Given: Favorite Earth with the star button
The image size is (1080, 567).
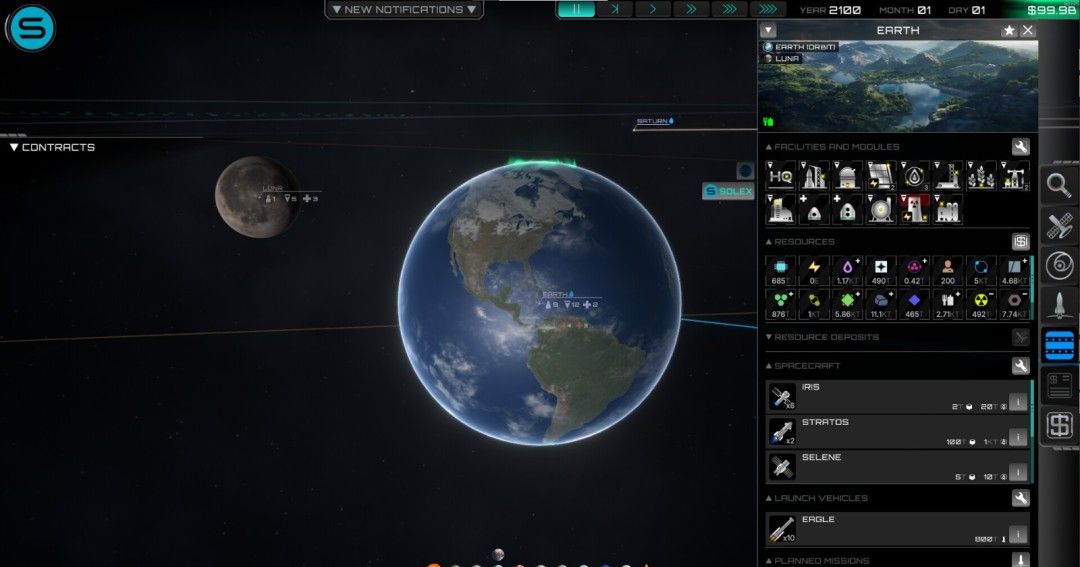Looking at the screenshot, I should (x=1009, y=31).
